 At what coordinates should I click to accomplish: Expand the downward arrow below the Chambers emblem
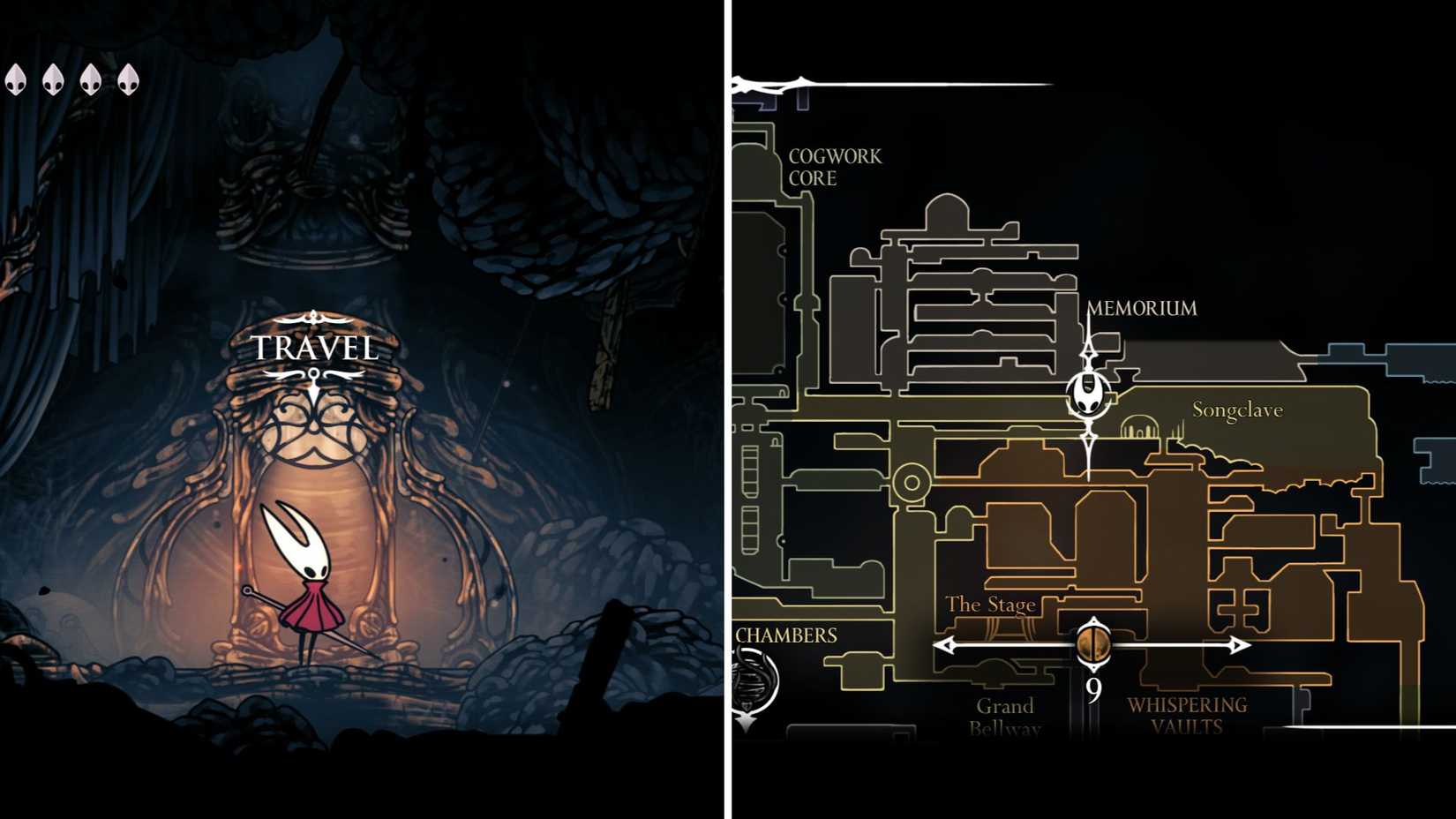tap(746, 722)
